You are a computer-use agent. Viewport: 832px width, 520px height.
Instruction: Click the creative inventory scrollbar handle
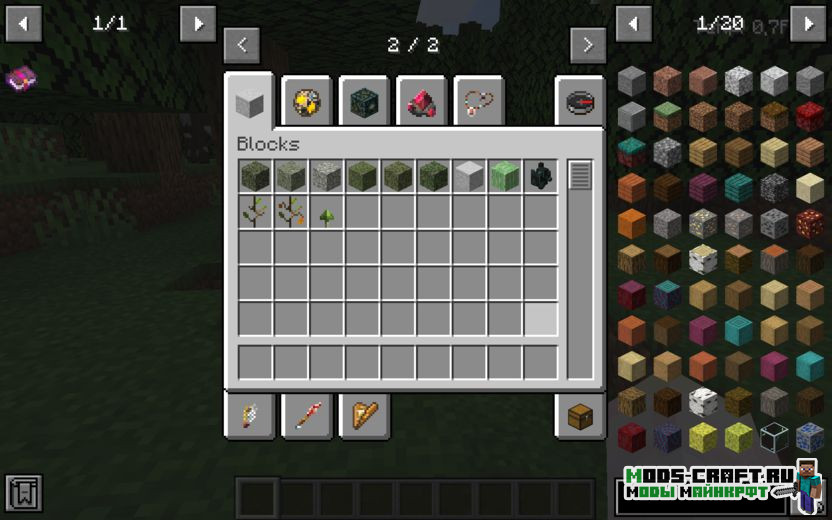[x=580, y=176]
